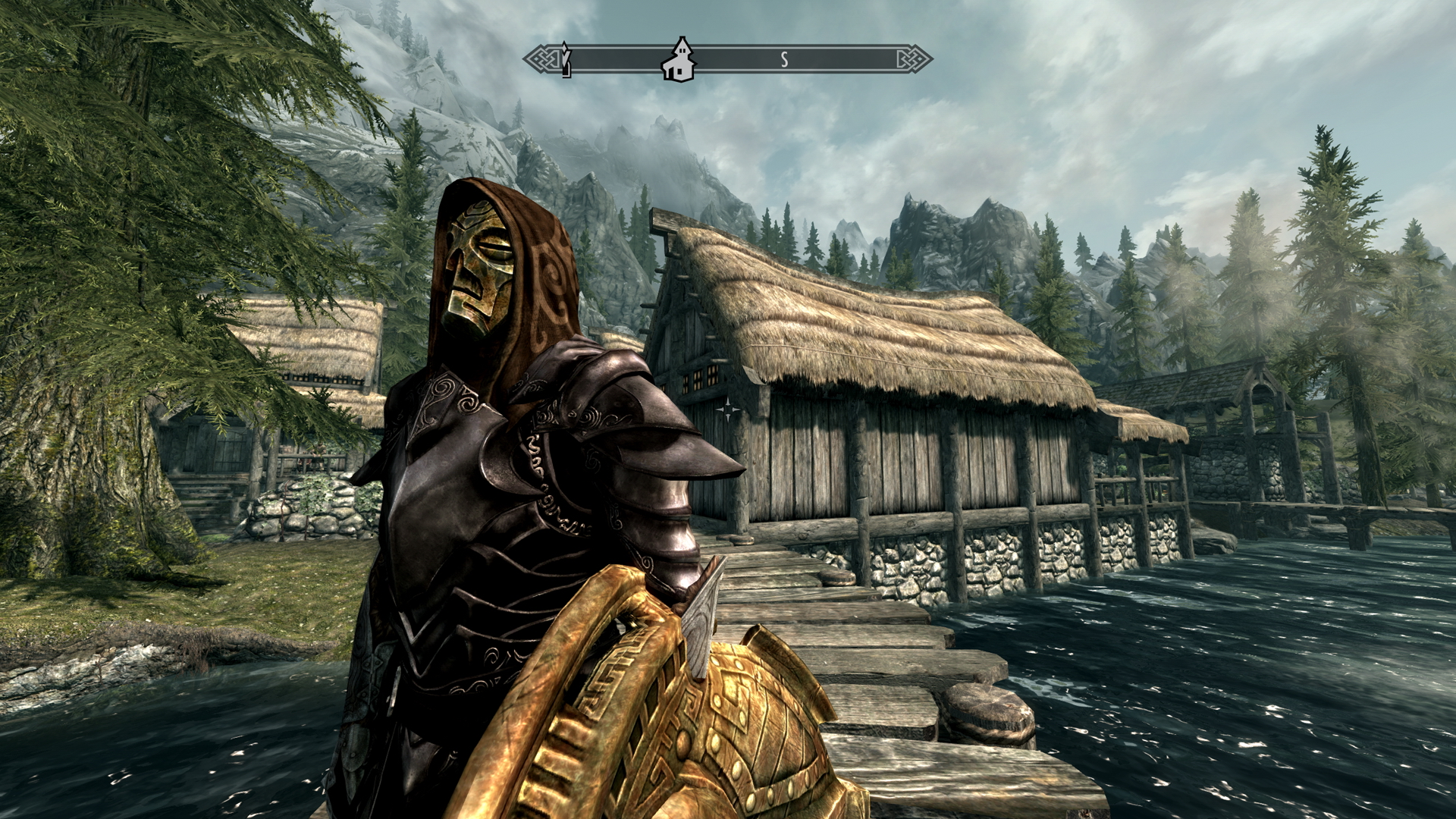This screenshot has width=1456, height=819.
Task: Click the South heading letter on compass
Action: pos(785,60)
